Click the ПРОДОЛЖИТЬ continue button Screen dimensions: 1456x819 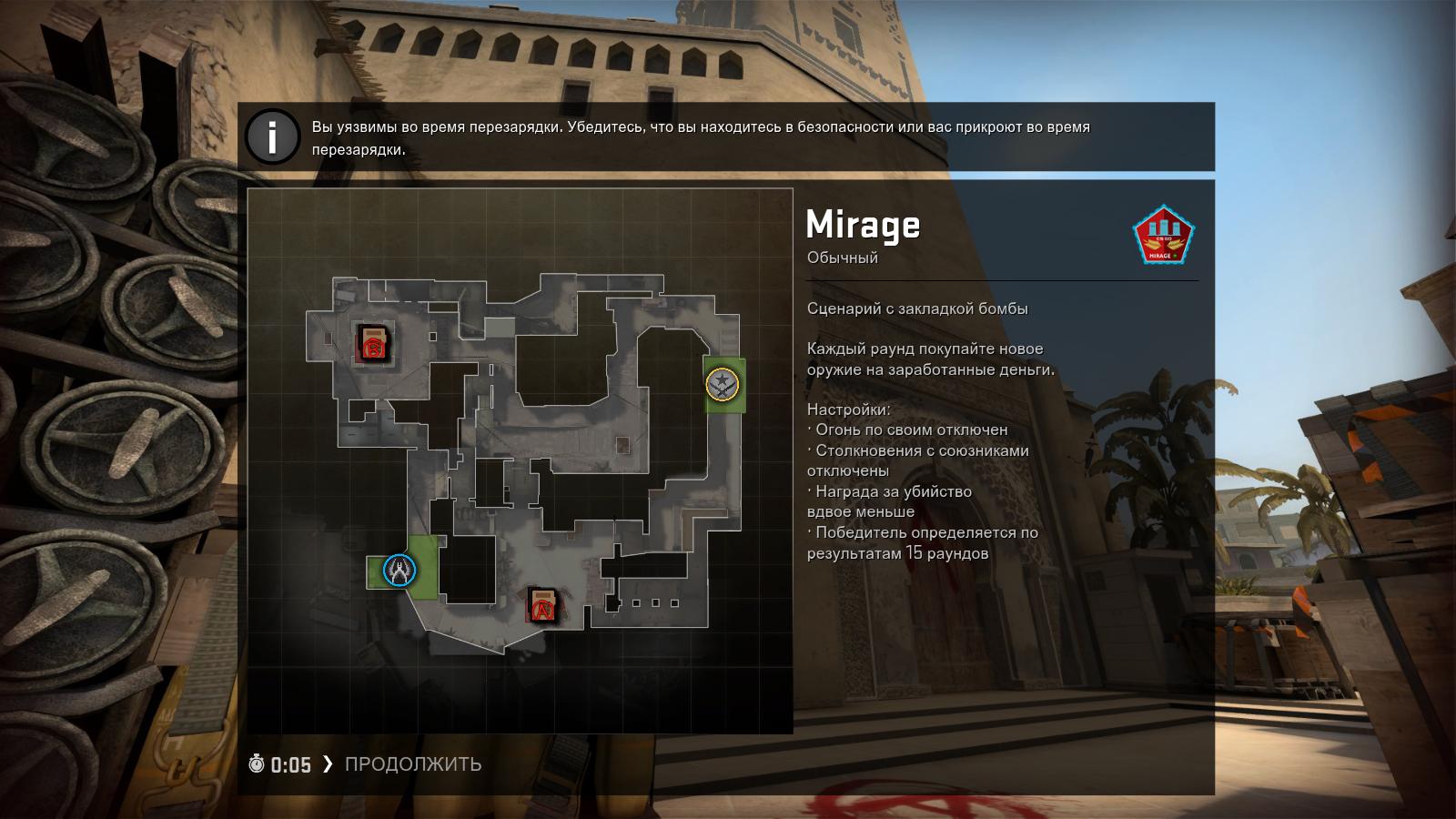tap(412, 764)
